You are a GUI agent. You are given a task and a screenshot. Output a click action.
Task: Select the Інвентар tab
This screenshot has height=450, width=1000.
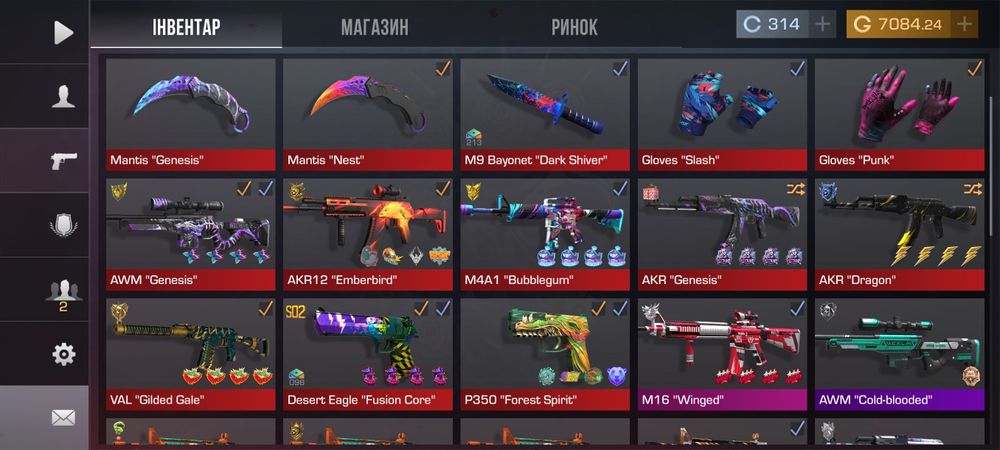click(x=185, y=27)
